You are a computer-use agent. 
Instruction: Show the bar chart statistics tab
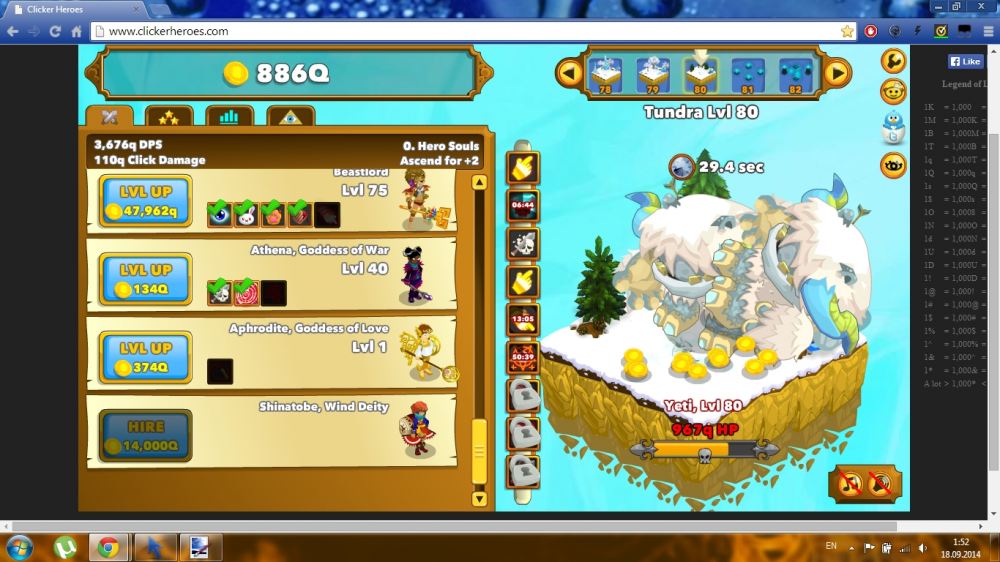point(229,117)
